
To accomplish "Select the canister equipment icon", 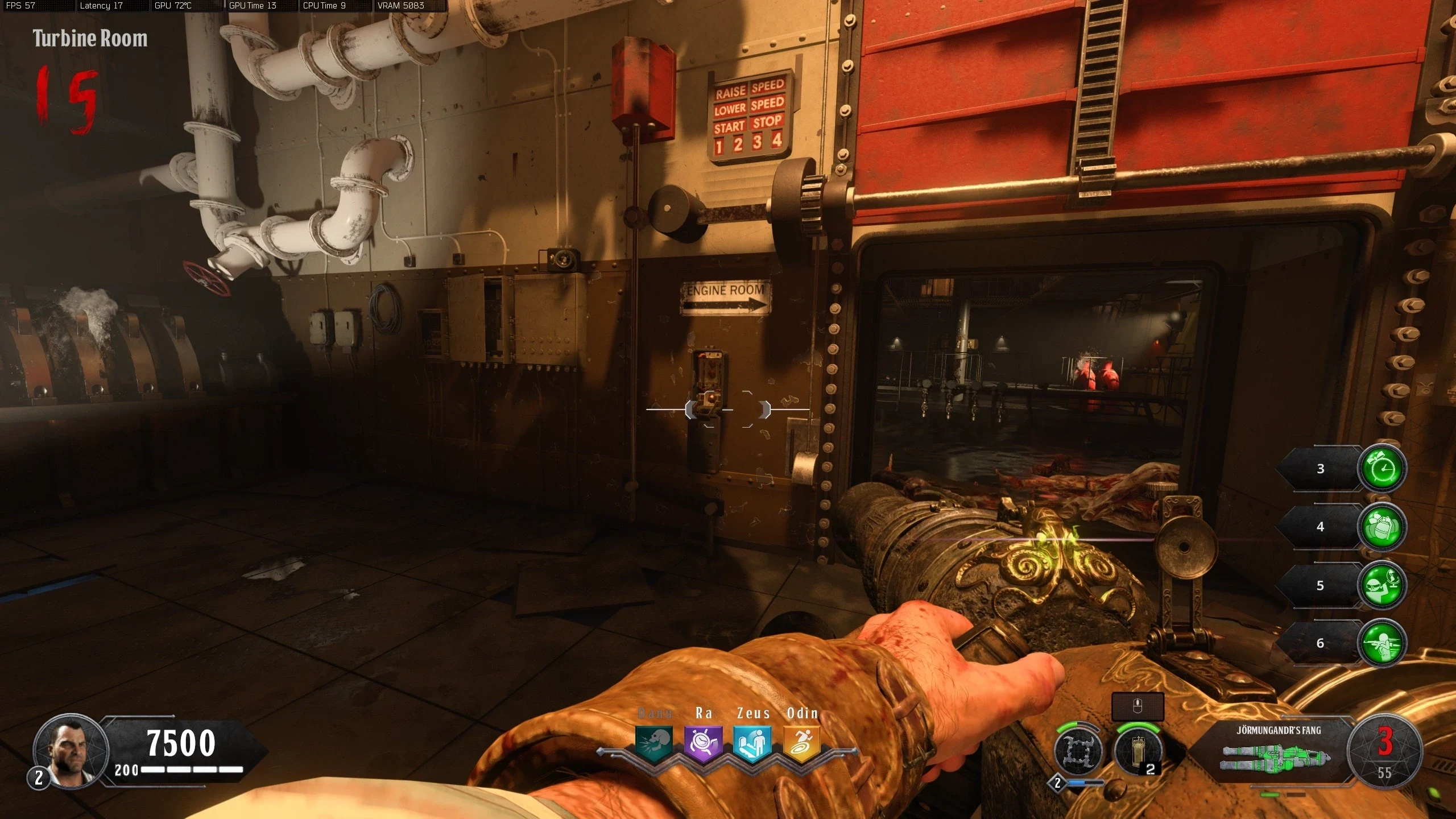I will (x=1137, y=751).
